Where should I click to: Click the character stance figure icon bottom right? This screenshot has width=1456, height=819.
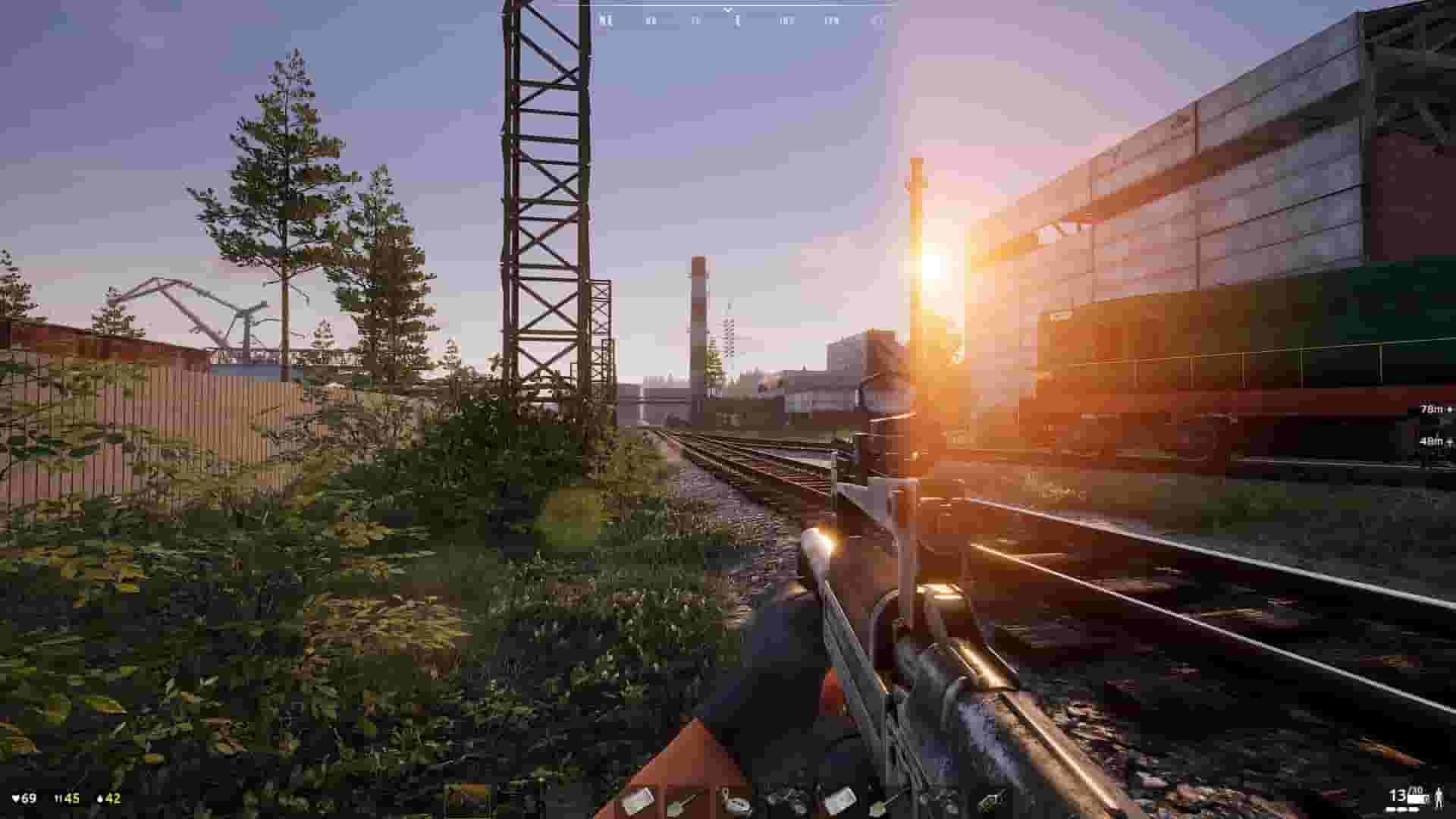(x=1440, y=798)
